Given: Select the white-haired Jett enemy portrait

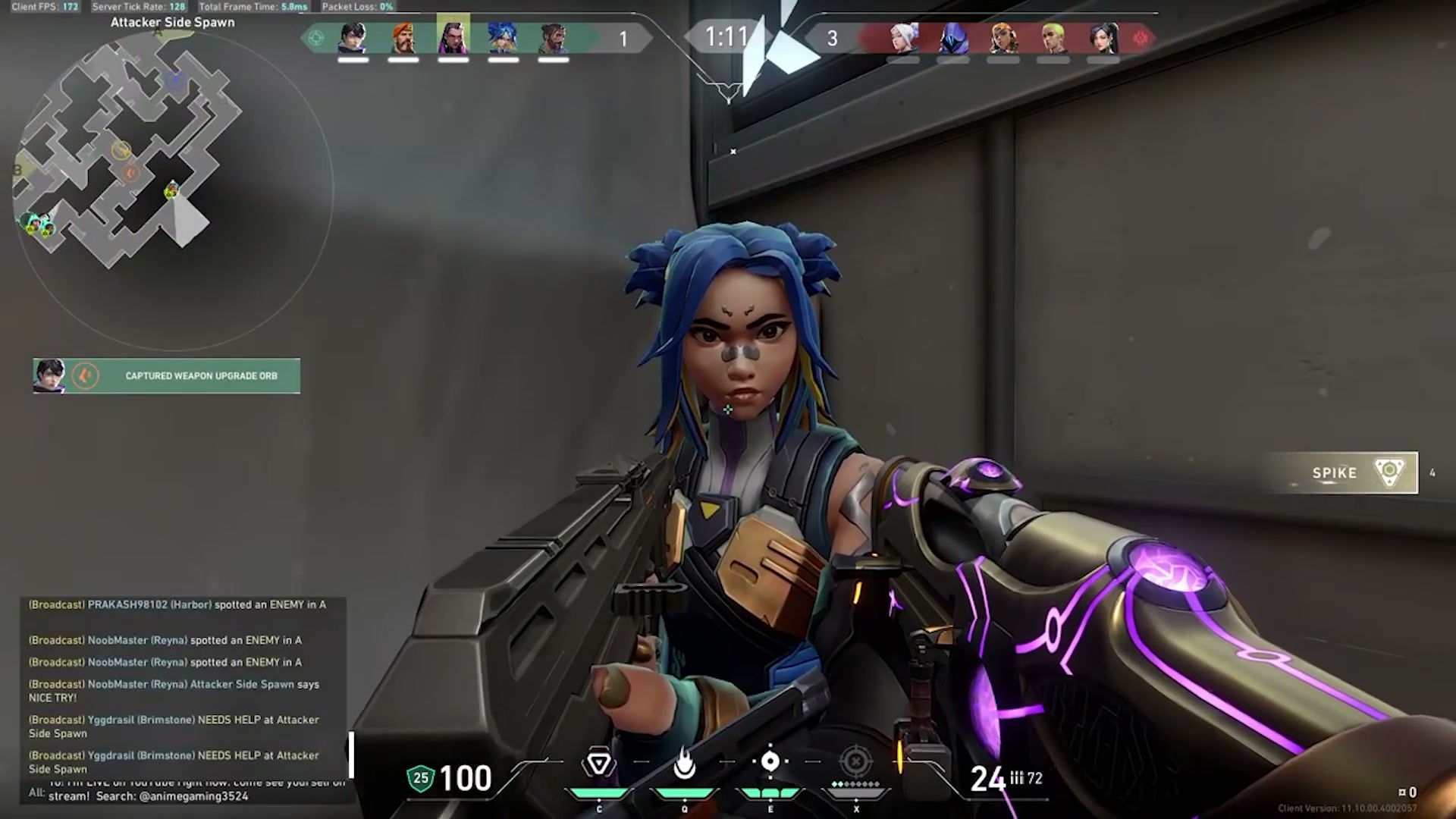Looking at the screenshot, I should pos(903,37).
